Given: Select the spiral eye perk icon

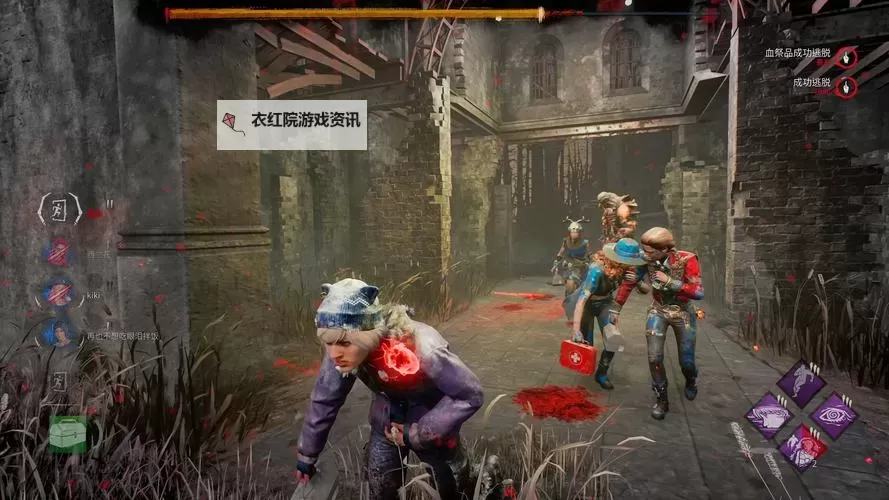Looking at the screenshot, I should (x=833, y=415).
